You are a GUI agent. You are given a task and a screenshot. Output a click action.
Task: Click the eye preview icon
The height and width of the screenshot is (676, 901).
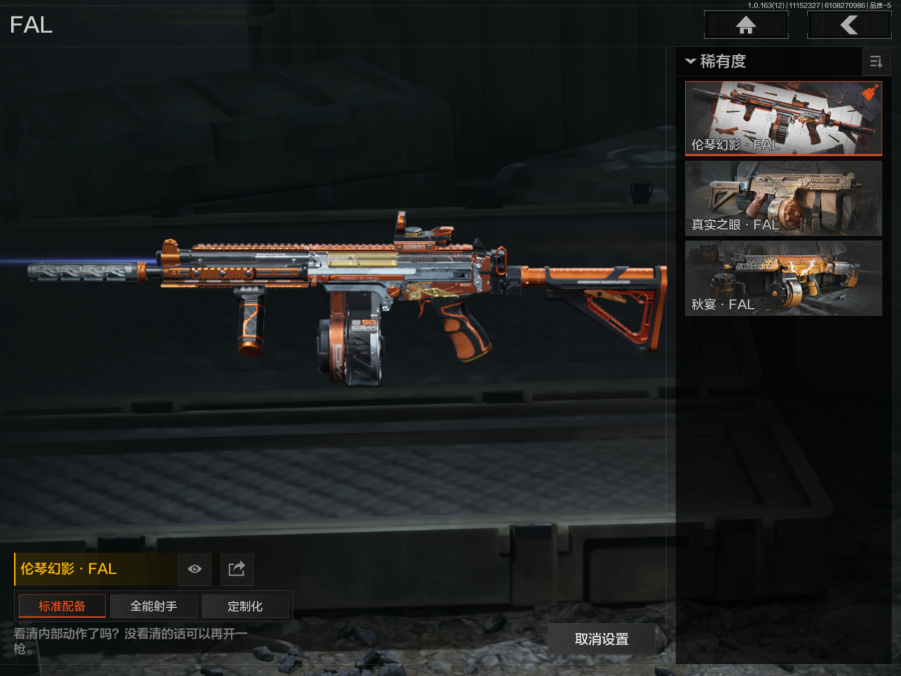click(x=194, y=569)
